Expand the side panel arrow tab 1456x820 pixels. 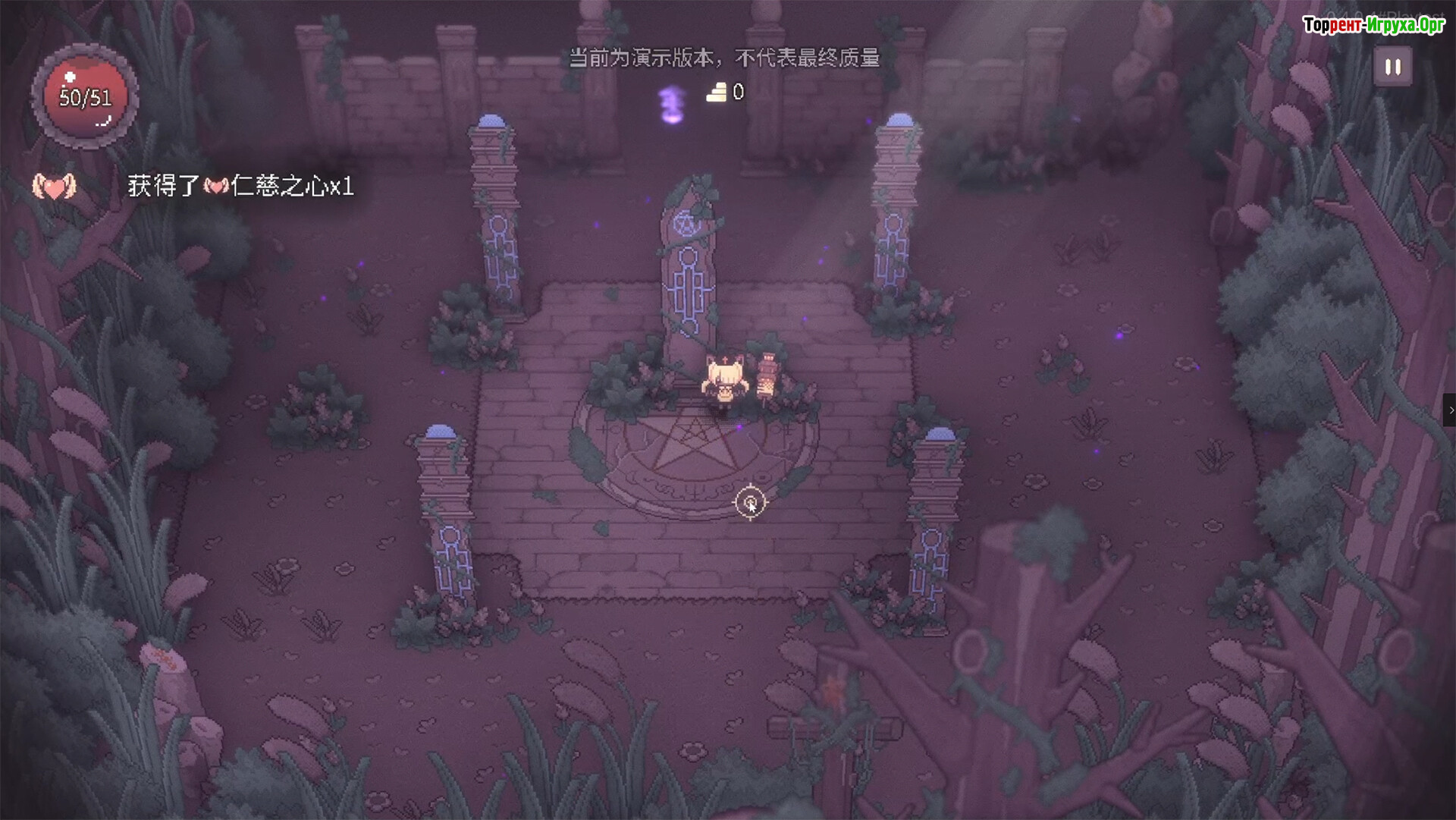(1450, 410)
